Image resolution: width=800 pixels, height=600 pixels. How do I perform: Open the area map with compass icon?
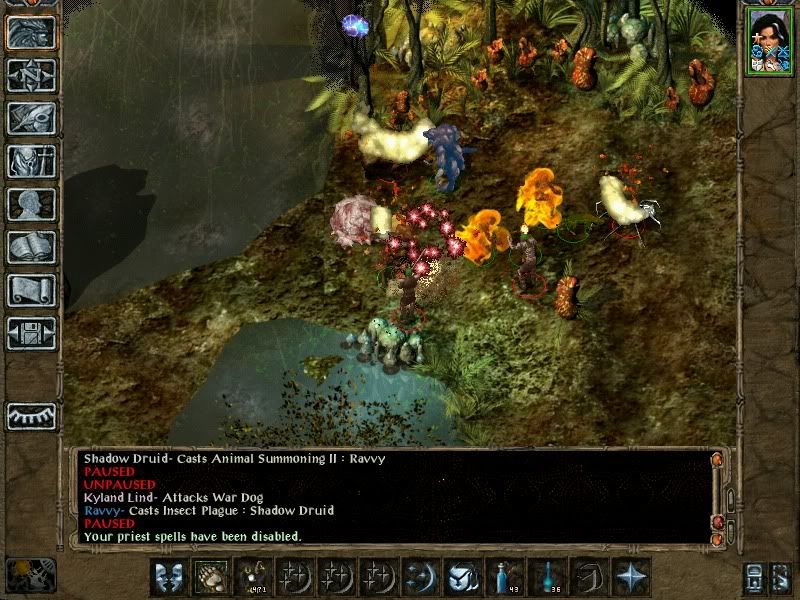[31, 76]
